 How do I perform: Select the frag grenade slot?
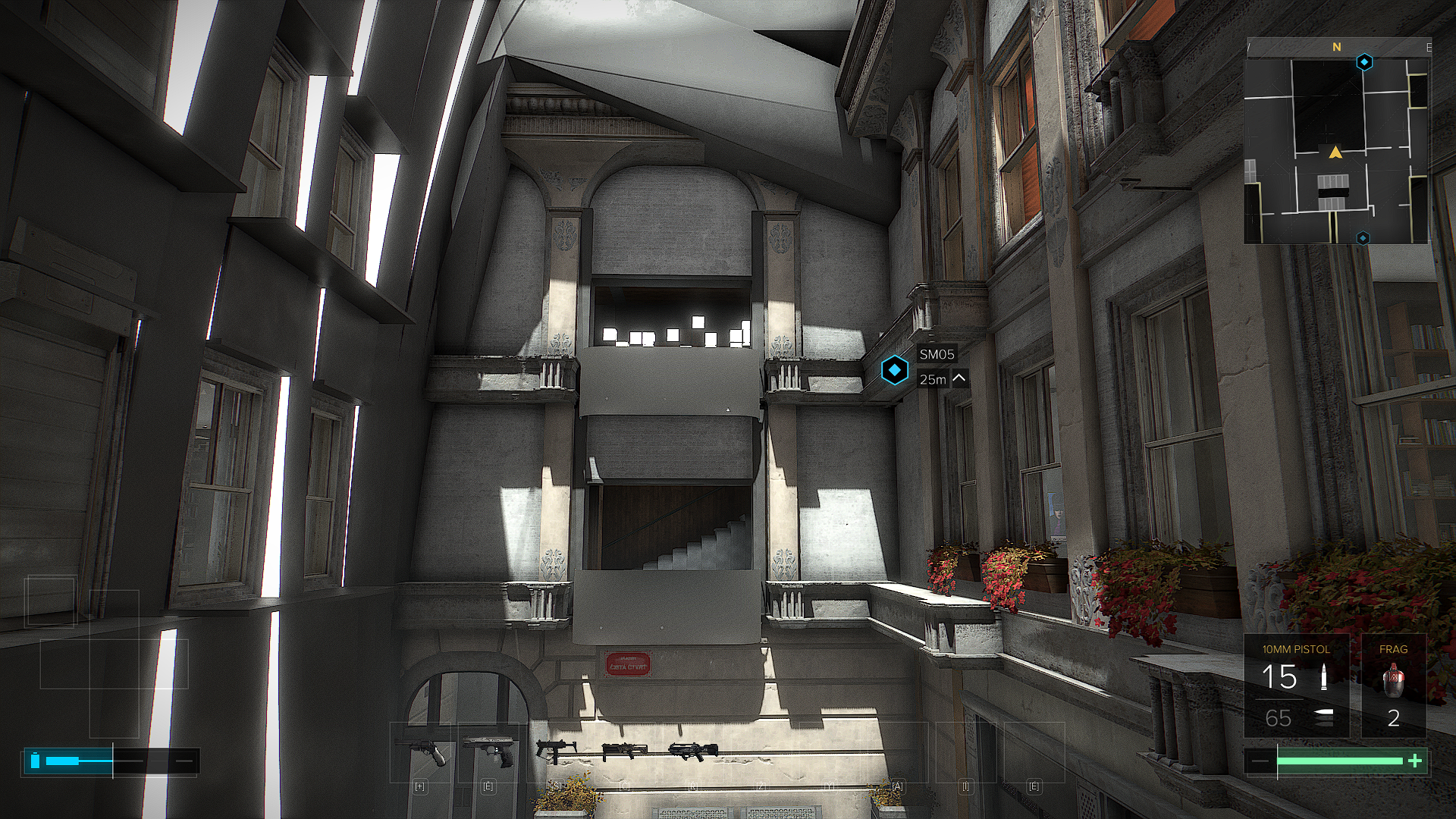click(x=1393, y=686)
